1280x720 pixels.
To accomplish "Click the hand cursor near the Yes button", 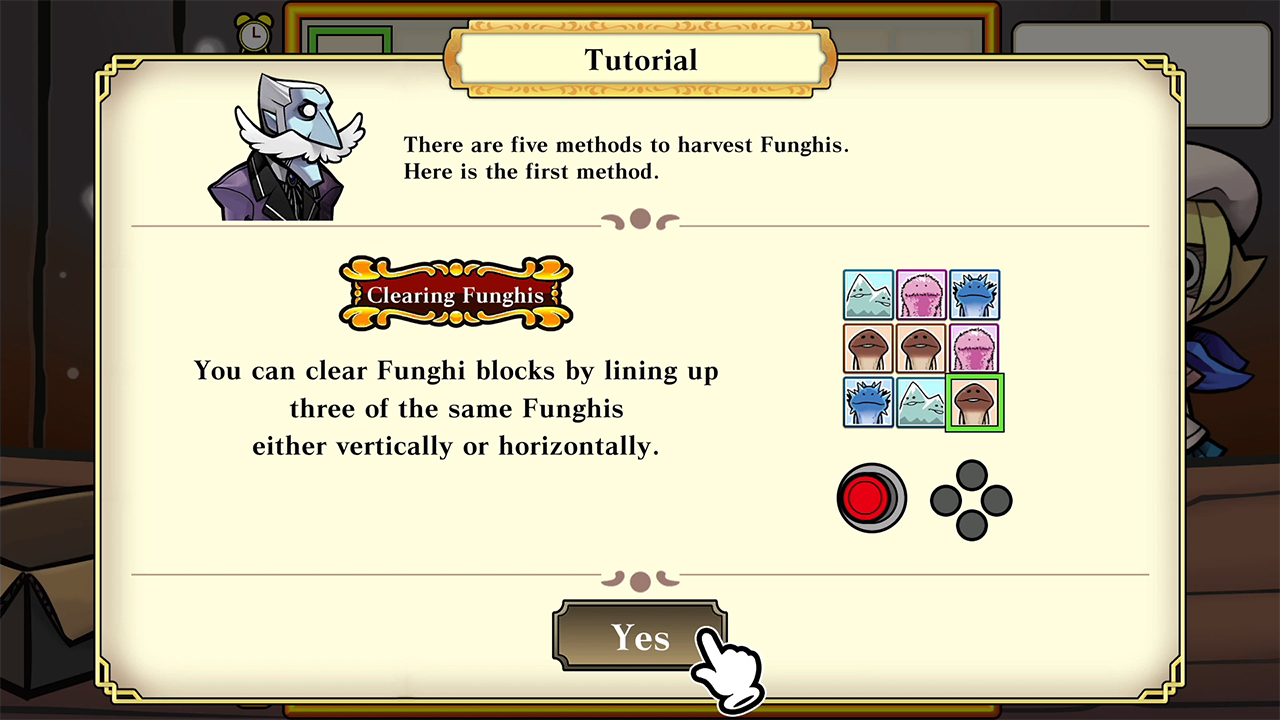I will point(725,670).
